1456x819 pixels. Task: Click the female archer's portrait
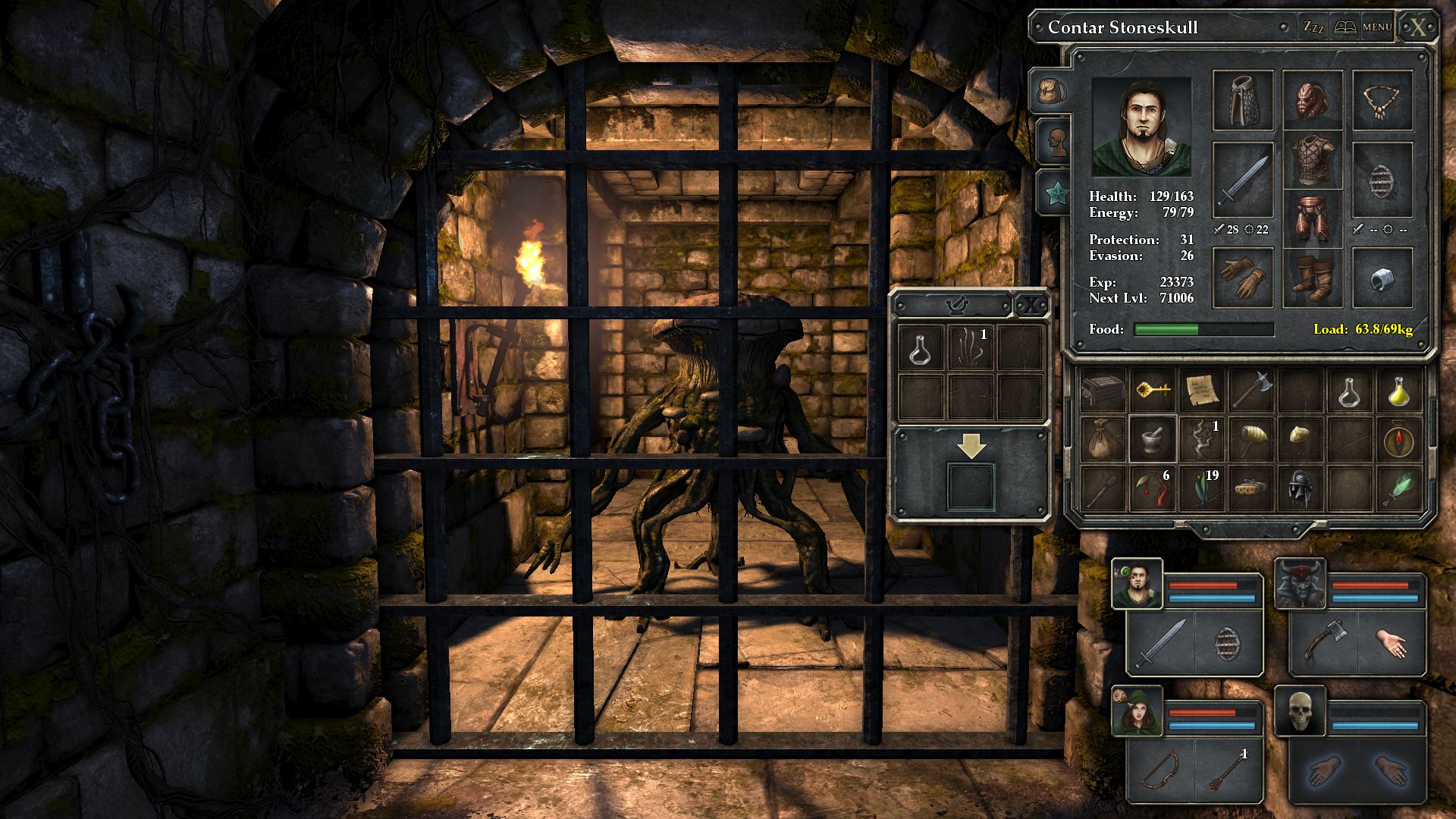(x=1137, y=712)
